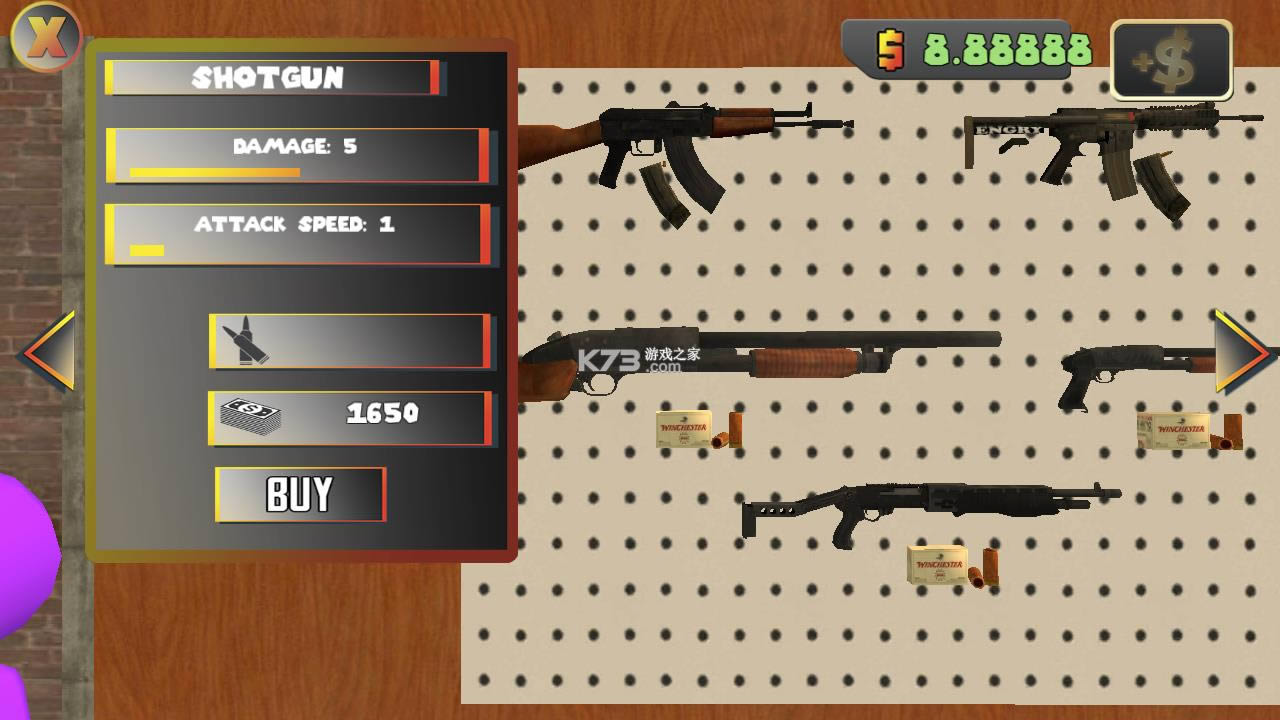Close the weapon shop with the X button
Screen dimensions: 1280x720
pyautogui.click(x=45, y=37)
